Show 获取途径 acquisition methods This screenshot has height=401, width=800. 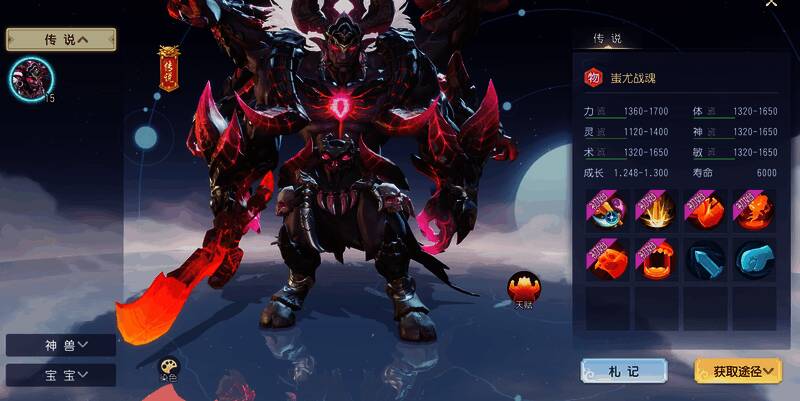tap(738, 371)
